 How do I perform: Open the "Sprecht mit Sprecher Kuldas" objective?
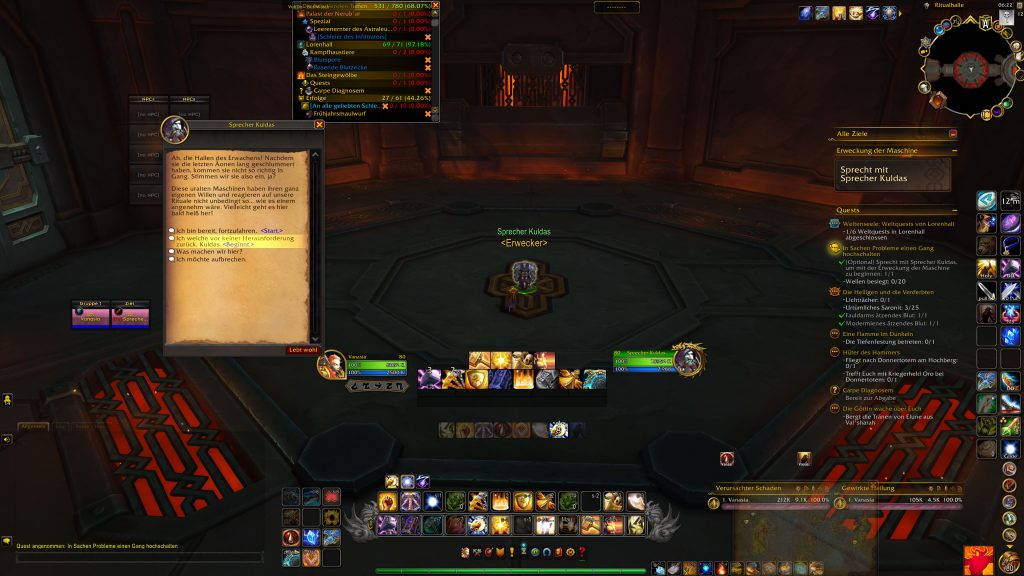click(893, 174)
